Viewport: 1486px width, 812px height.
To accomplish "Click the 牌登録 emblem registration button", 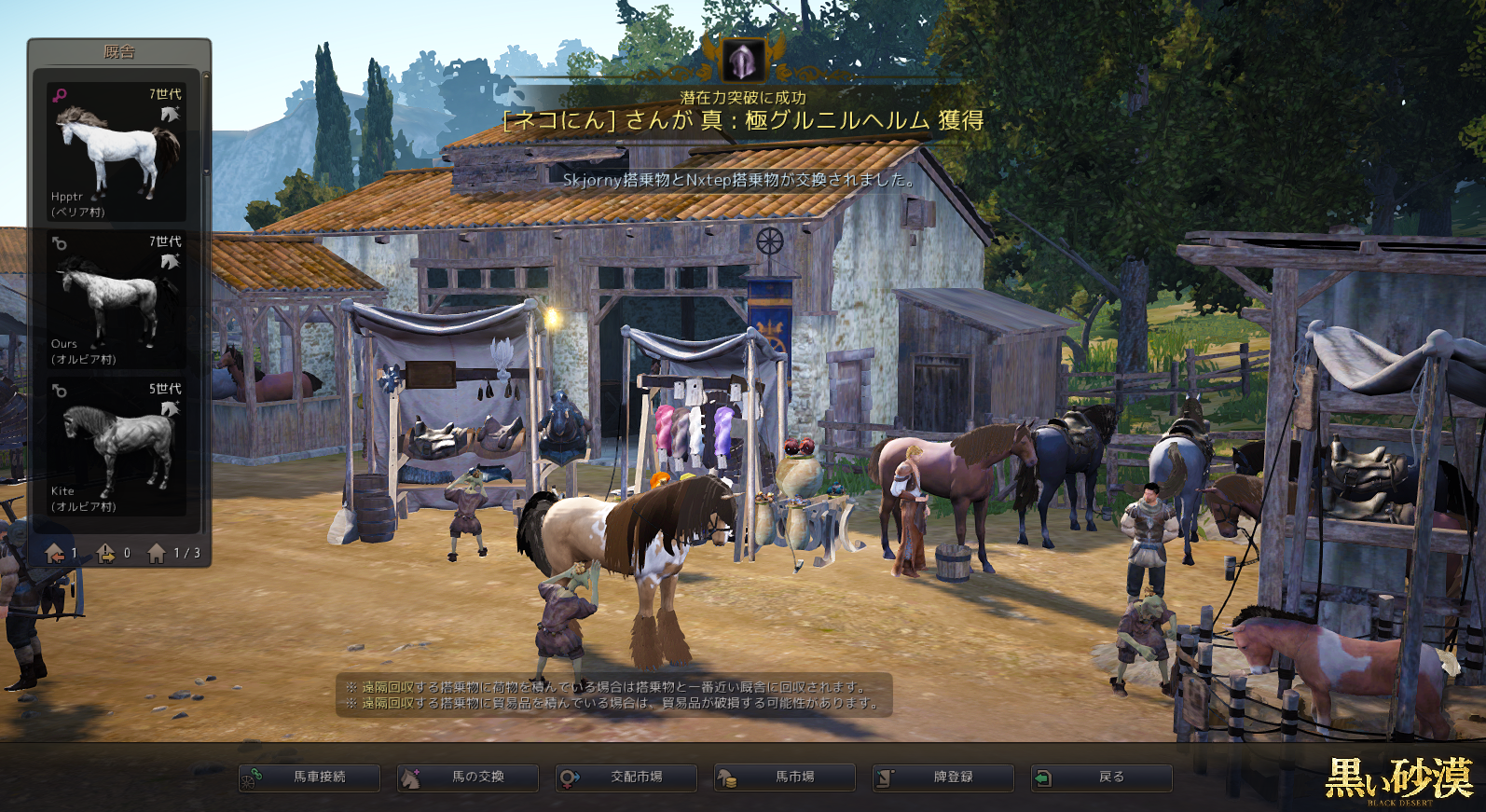I will (943, 778).
